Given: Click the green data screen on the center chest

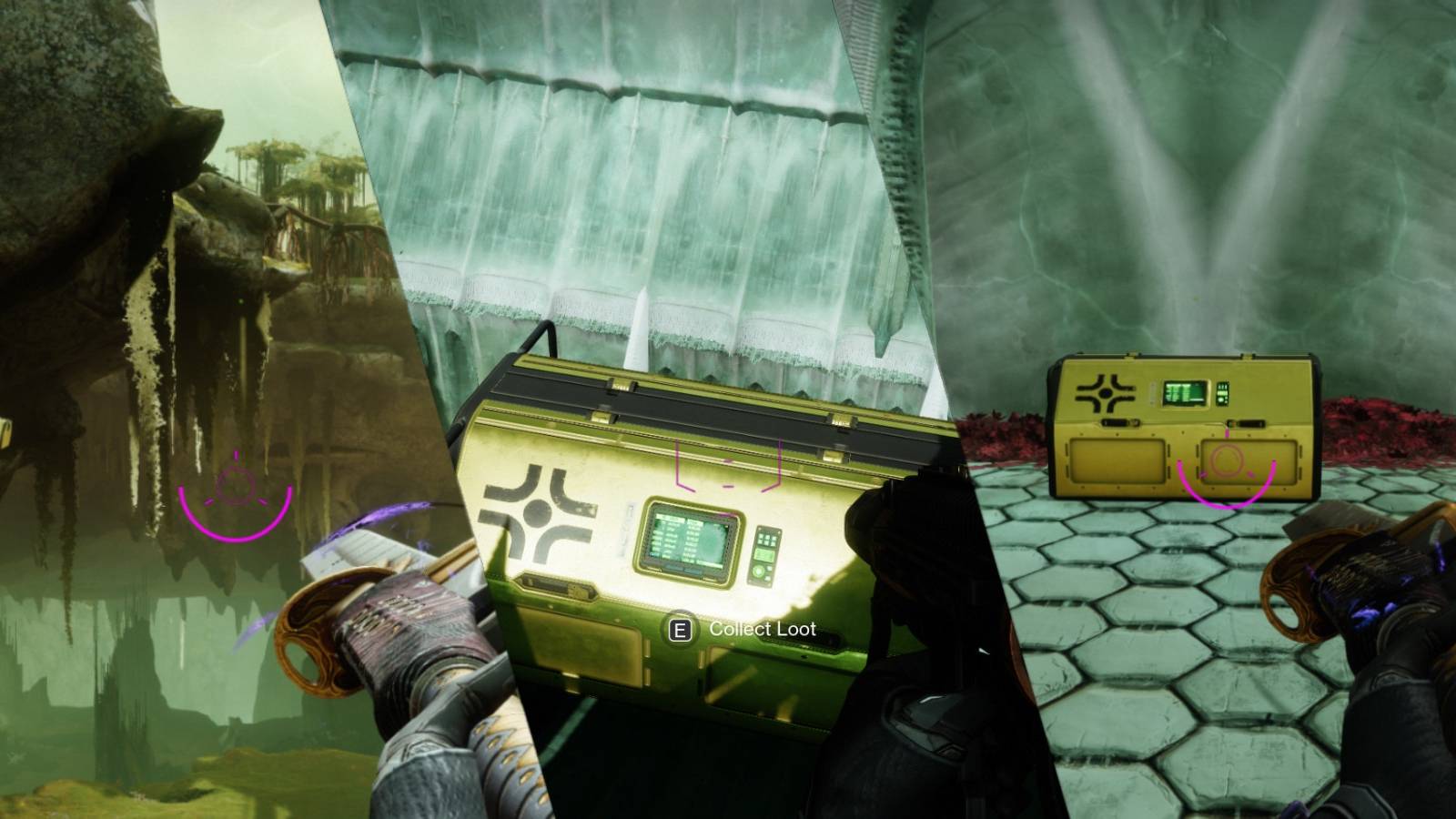Looking at the screenshot, I should (x=688, y=541).
